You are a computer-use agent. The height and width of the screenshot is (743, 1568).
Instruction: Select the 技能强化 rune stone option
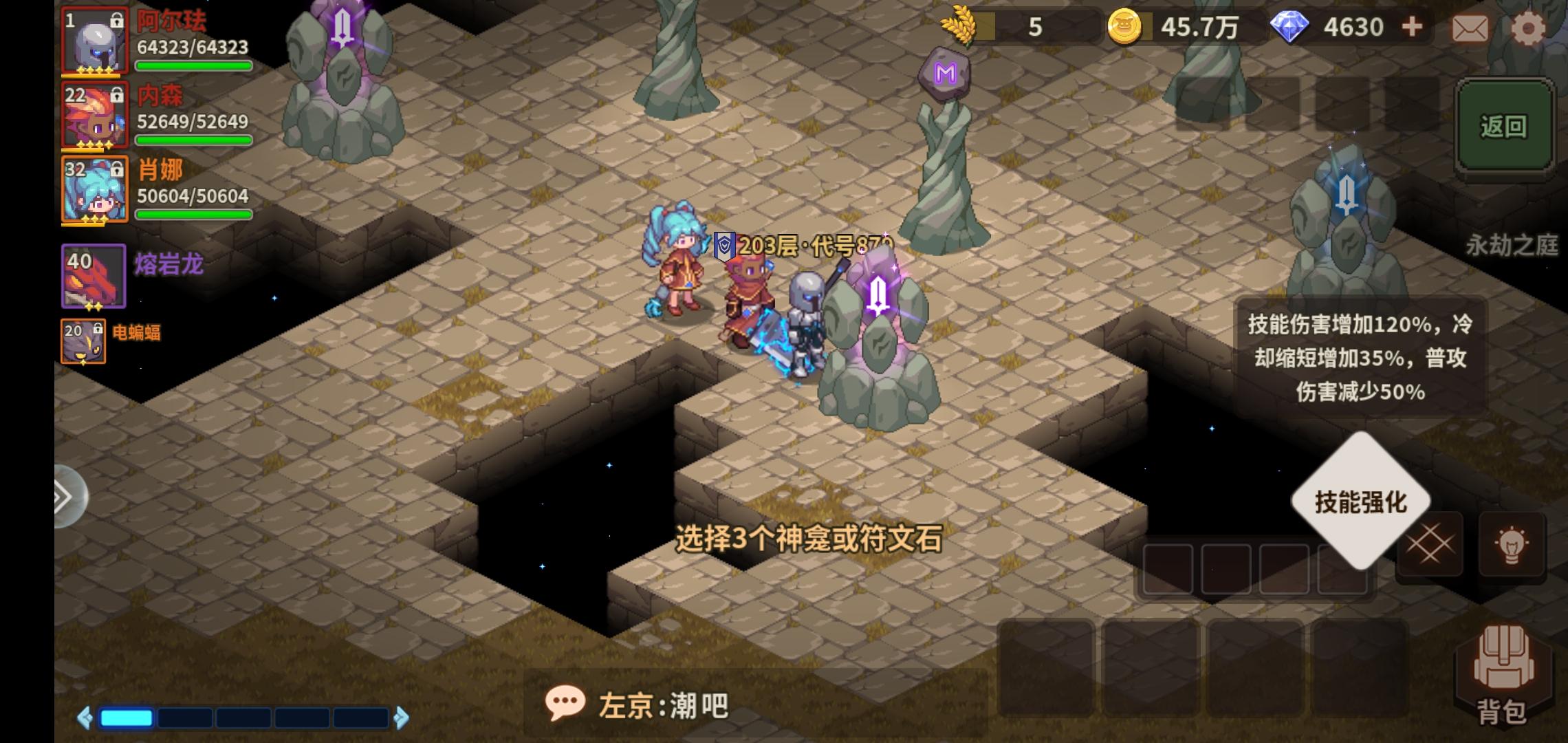click(1360, 502)
